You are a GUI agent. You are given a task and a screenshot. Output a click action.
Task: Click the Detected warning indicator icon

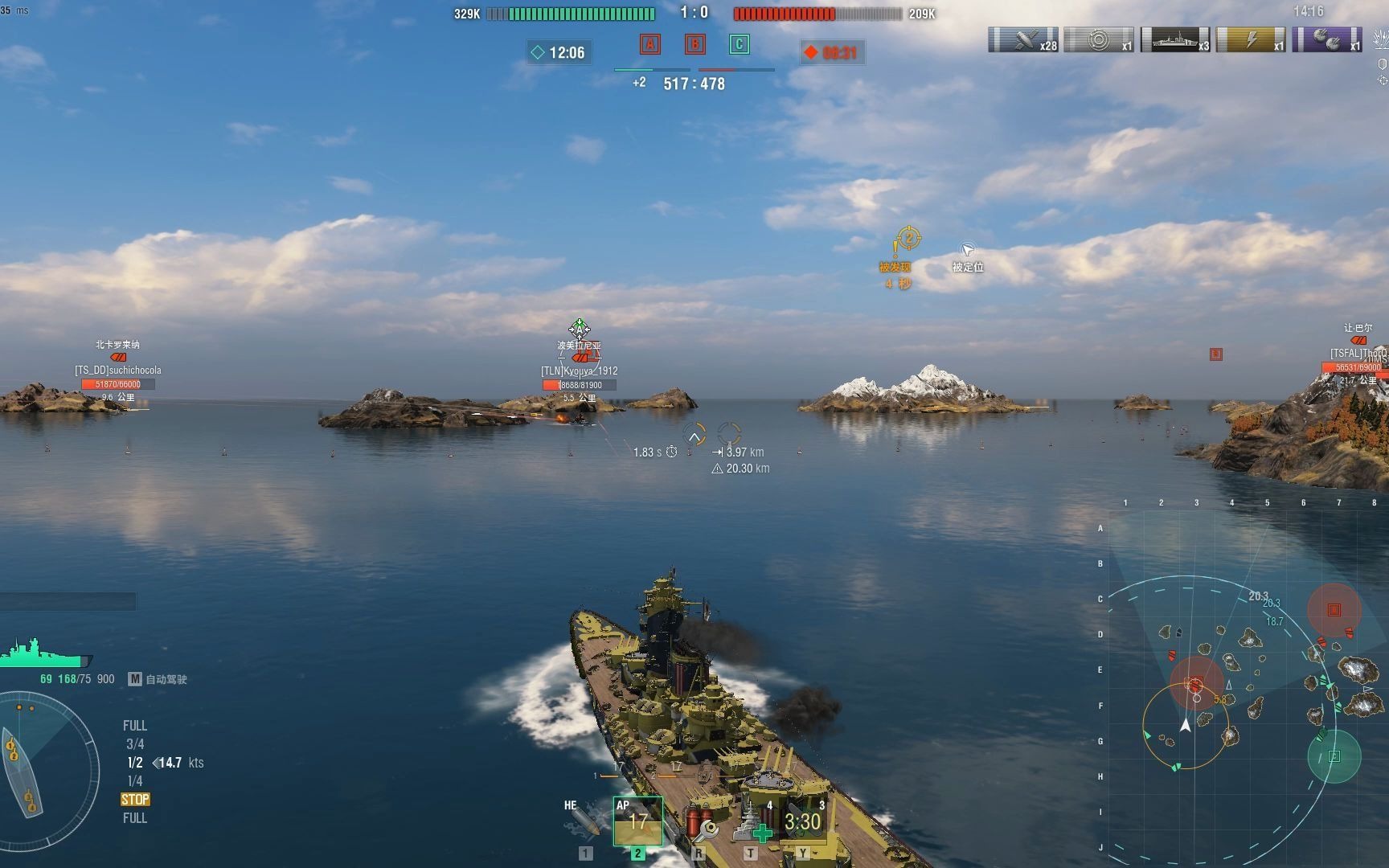point(908,240)
